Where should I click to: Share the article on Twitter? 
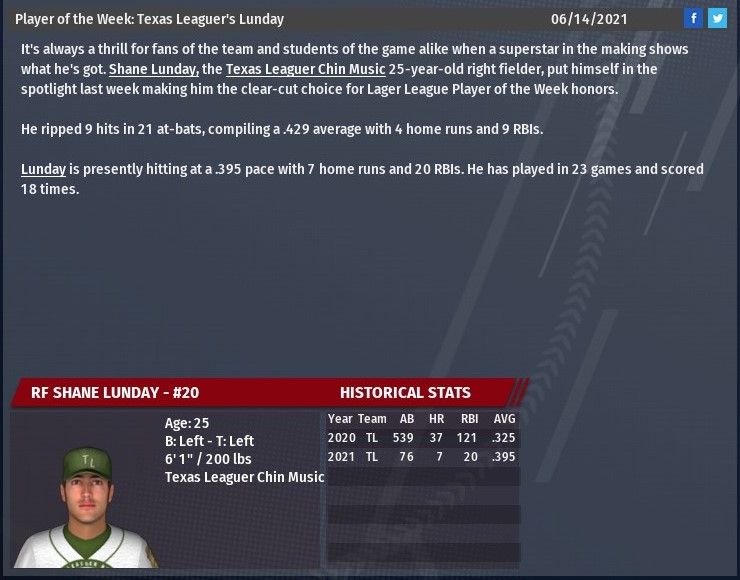click(717, 19)
